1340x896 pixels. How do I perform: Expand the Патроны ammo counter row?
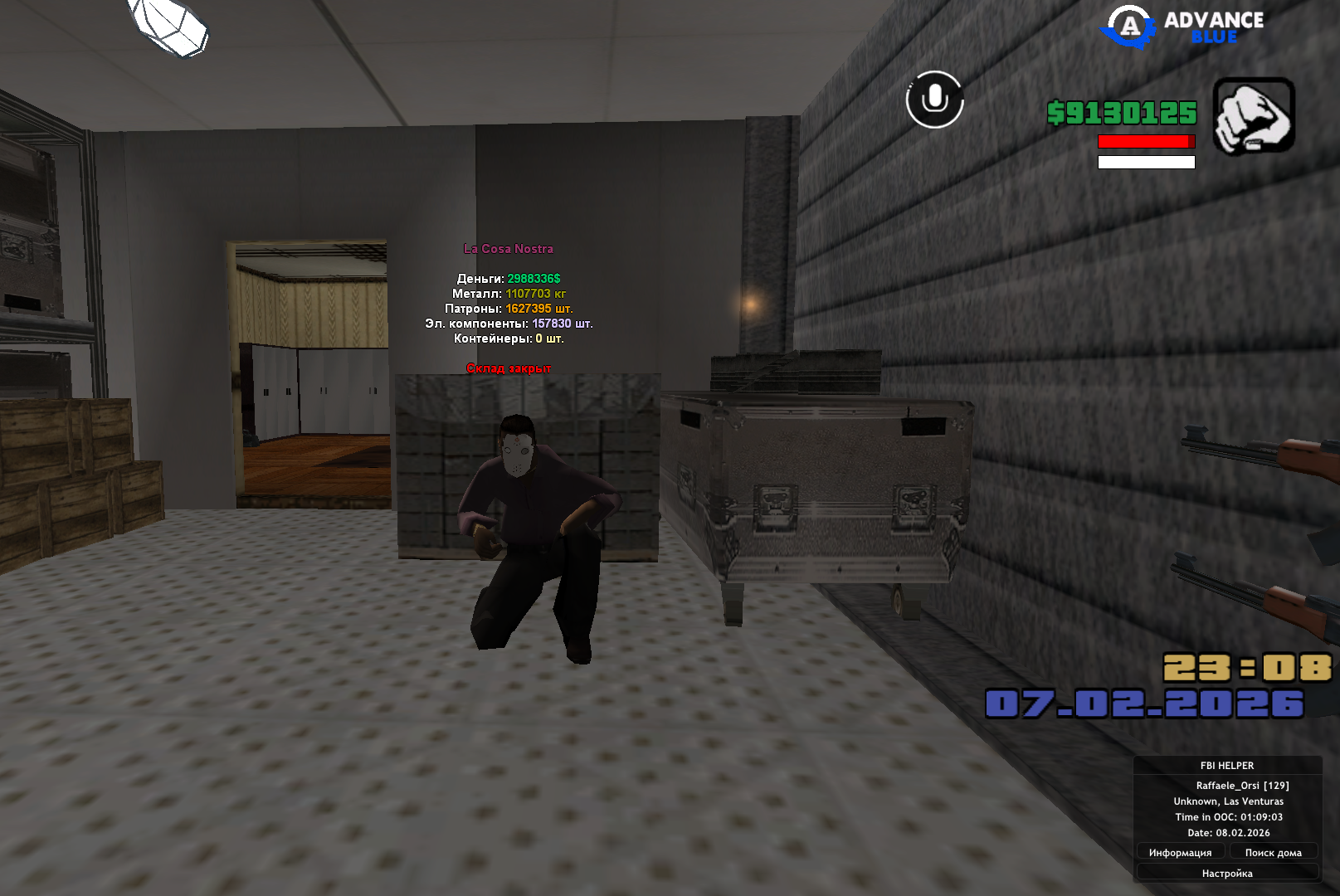pos(508,308)
